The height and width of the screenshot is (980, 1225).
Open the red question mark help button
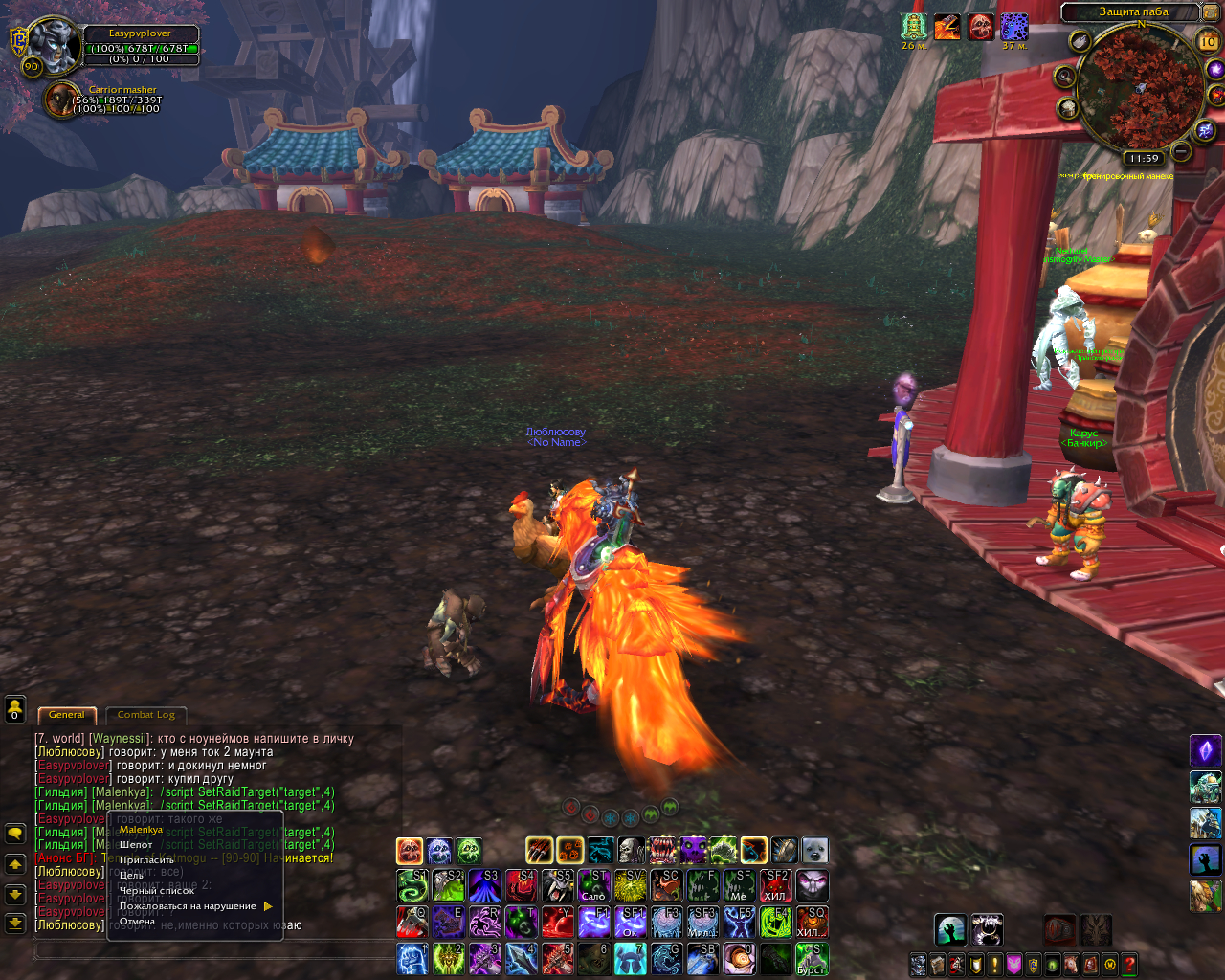(1129, 964)
